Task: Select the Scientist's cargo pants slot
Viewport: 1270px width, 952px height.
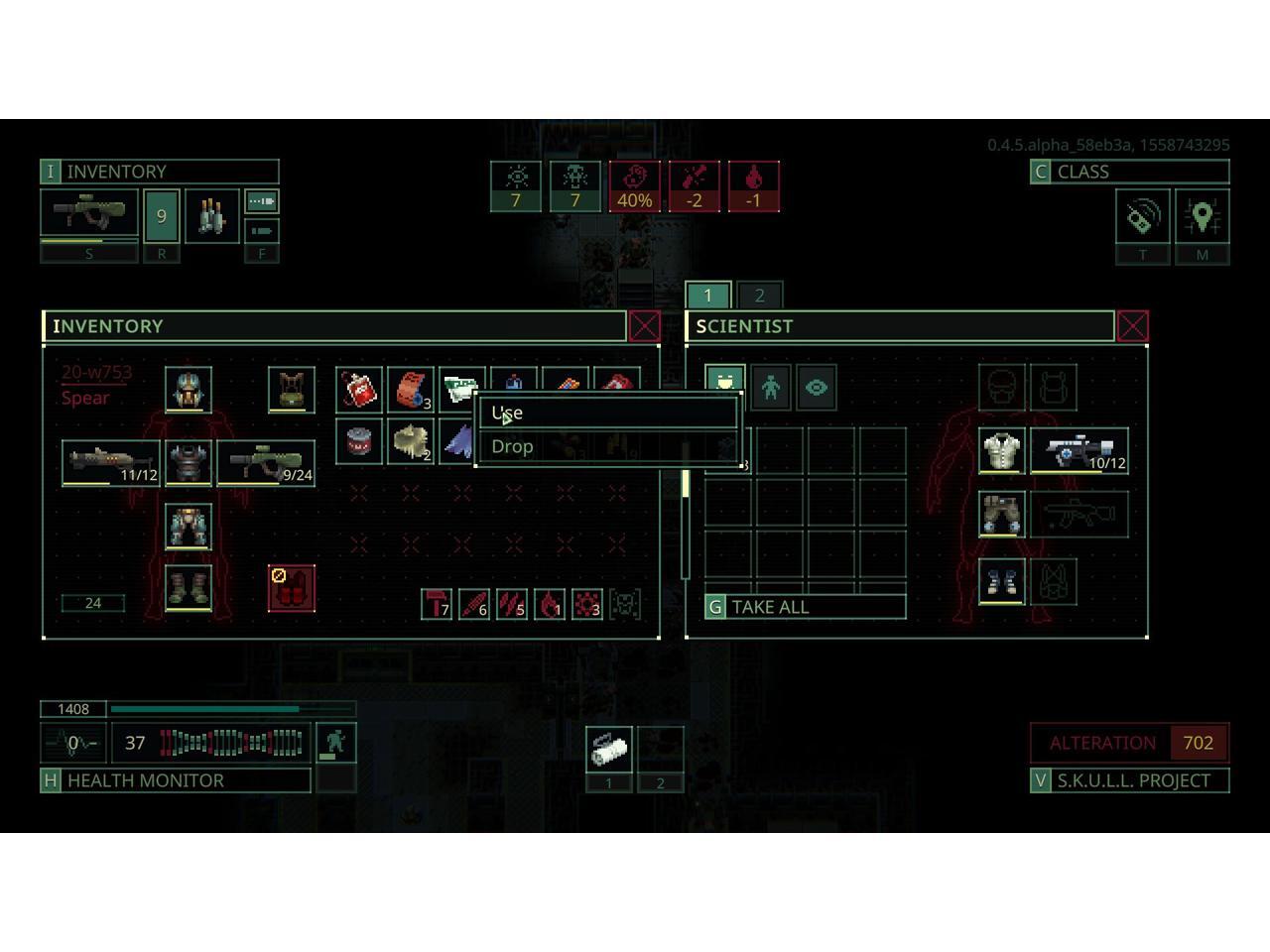Action: point(1002,515)
